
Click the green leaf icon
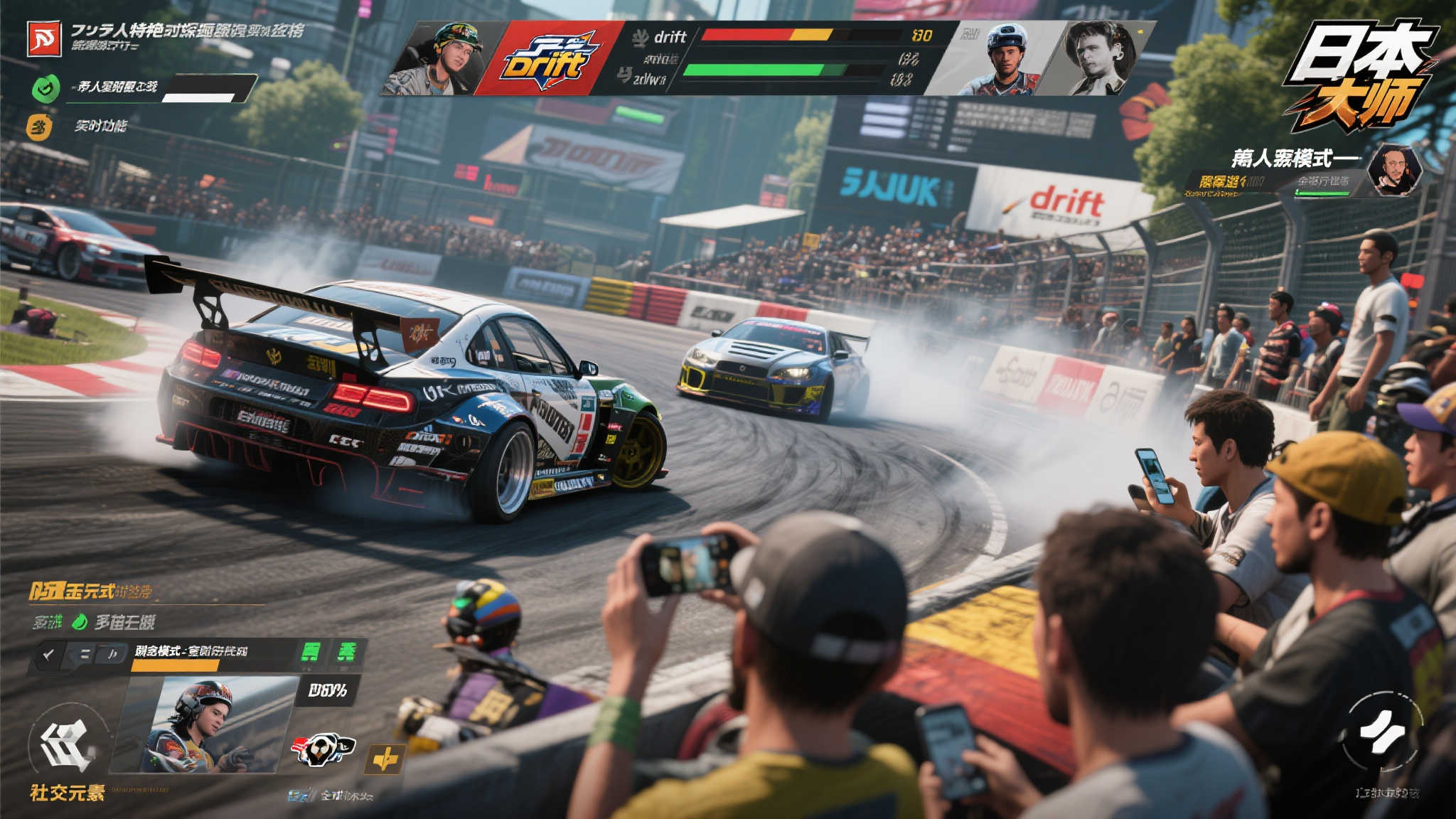[x=80, y=622]
